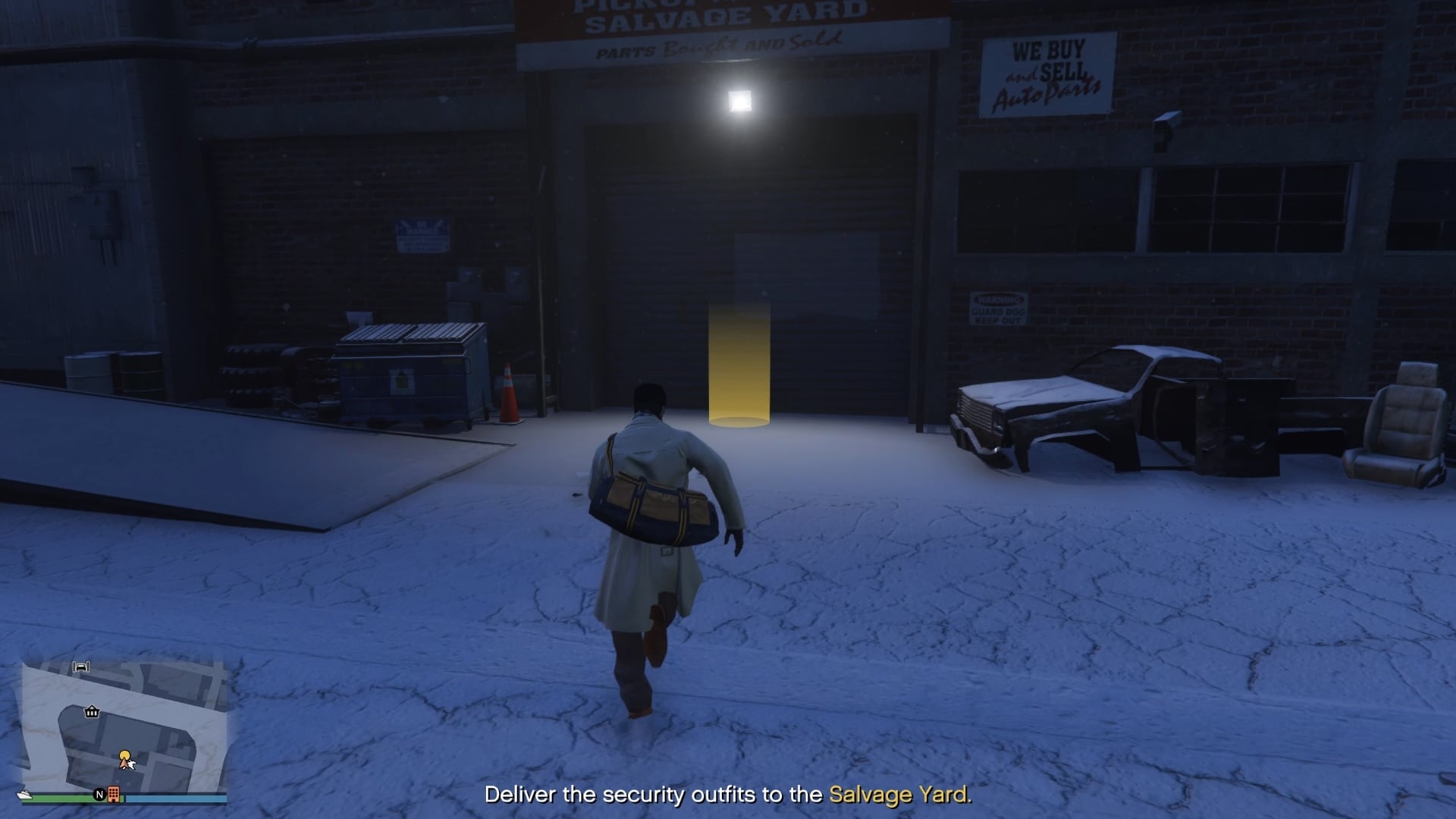Click the bed safehouse icon on minimap
The height and width of the screenshot is (819, 1456).
[82, 667]
